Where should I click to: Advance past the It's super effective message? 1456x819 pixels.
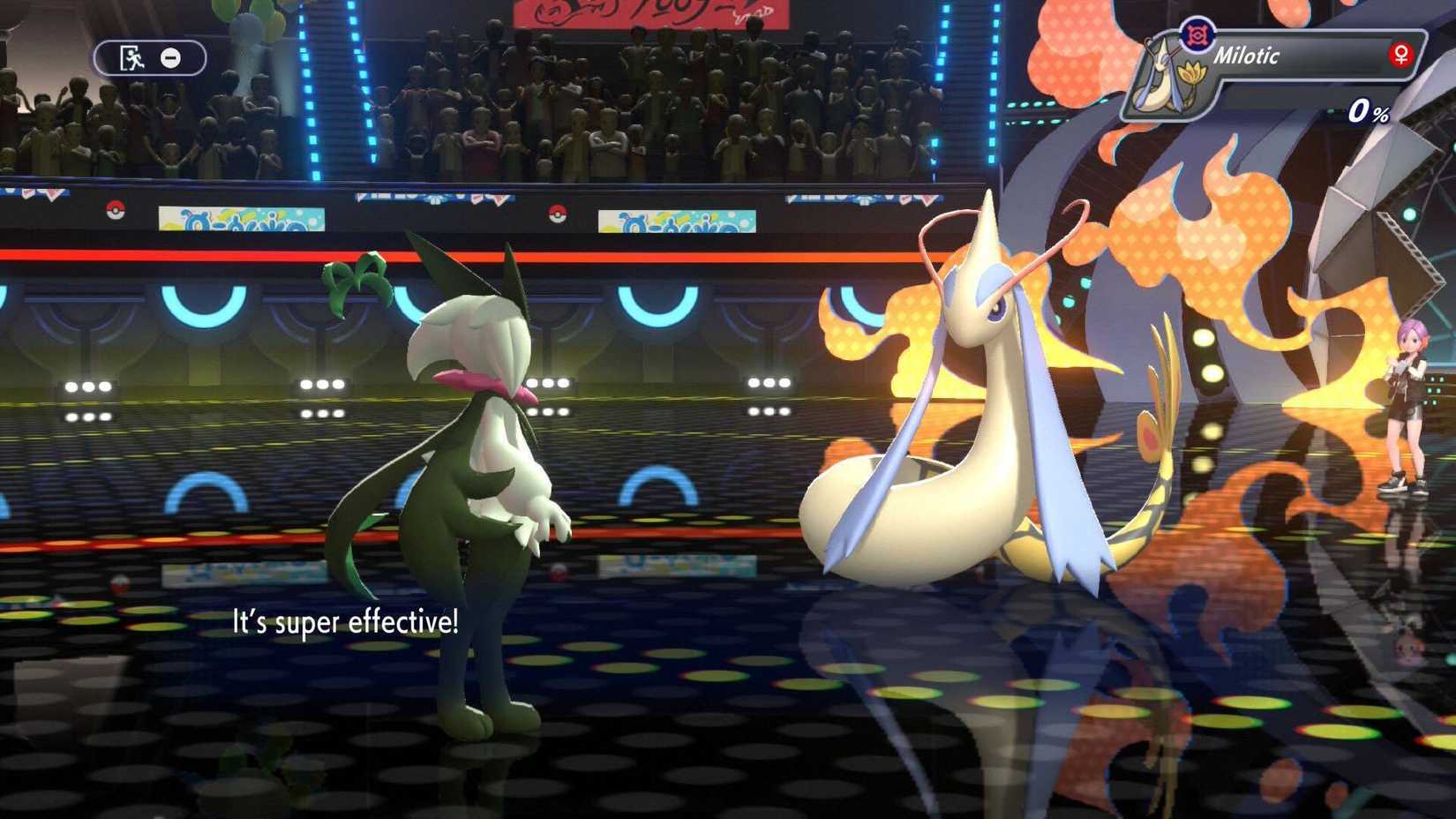(x=344, y=624)
